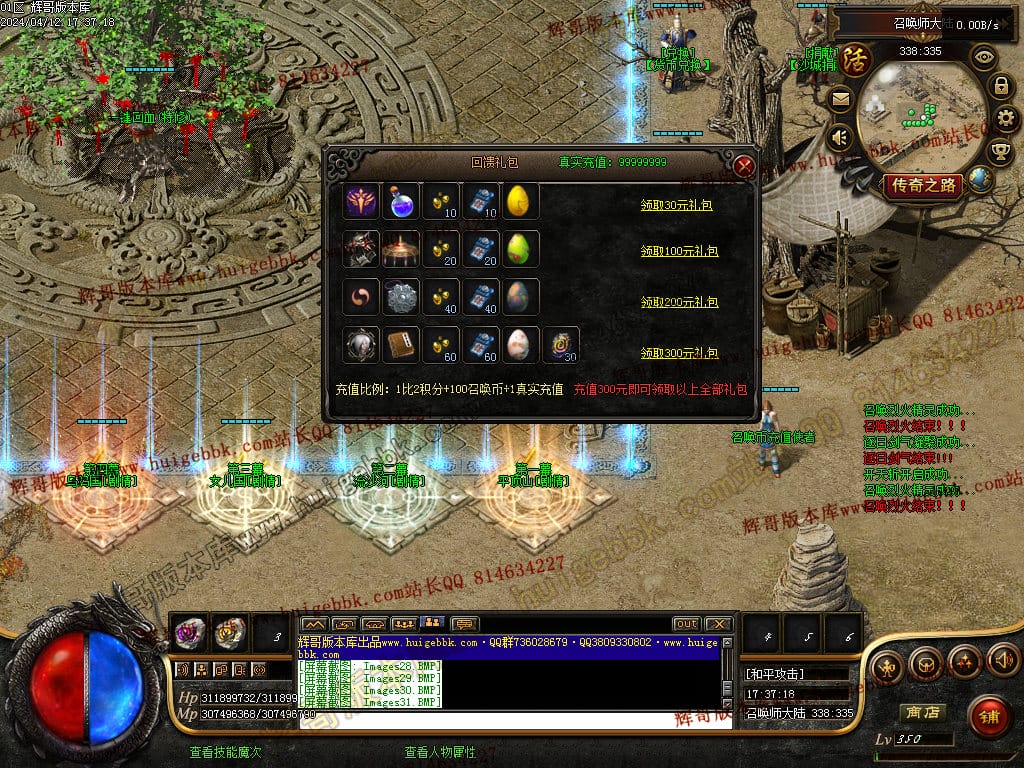Image resolution: width=1024 pixels, height=768 pixels.
Task: Claim the 300元 gift pack link
Action: (679, 353)
